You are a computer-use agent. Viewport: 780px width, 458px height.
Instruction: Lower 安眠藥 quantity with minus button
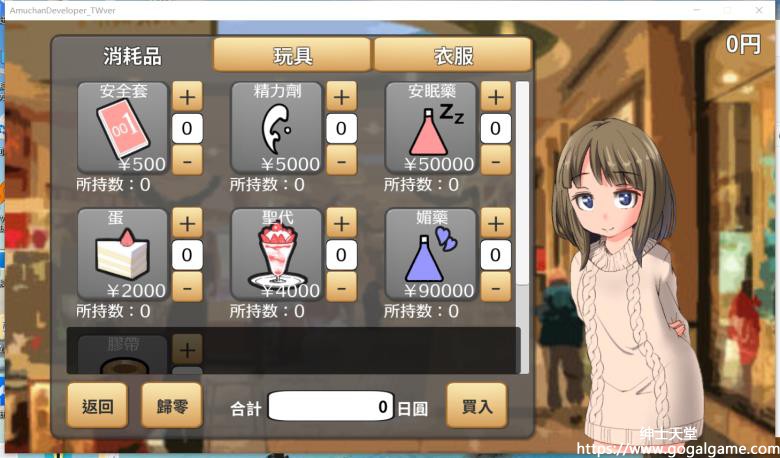click(495, 158)
